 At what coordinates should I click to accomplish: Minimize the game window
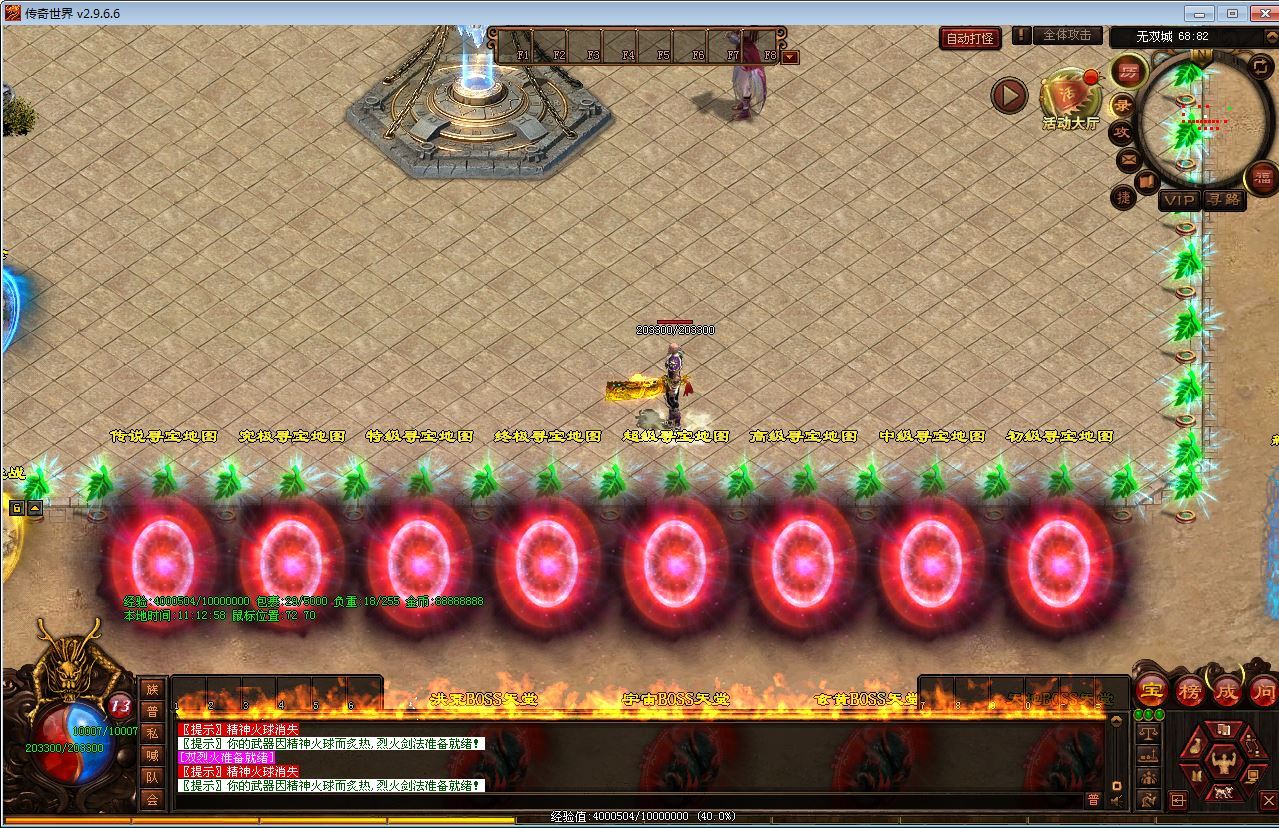(1198, 13)
